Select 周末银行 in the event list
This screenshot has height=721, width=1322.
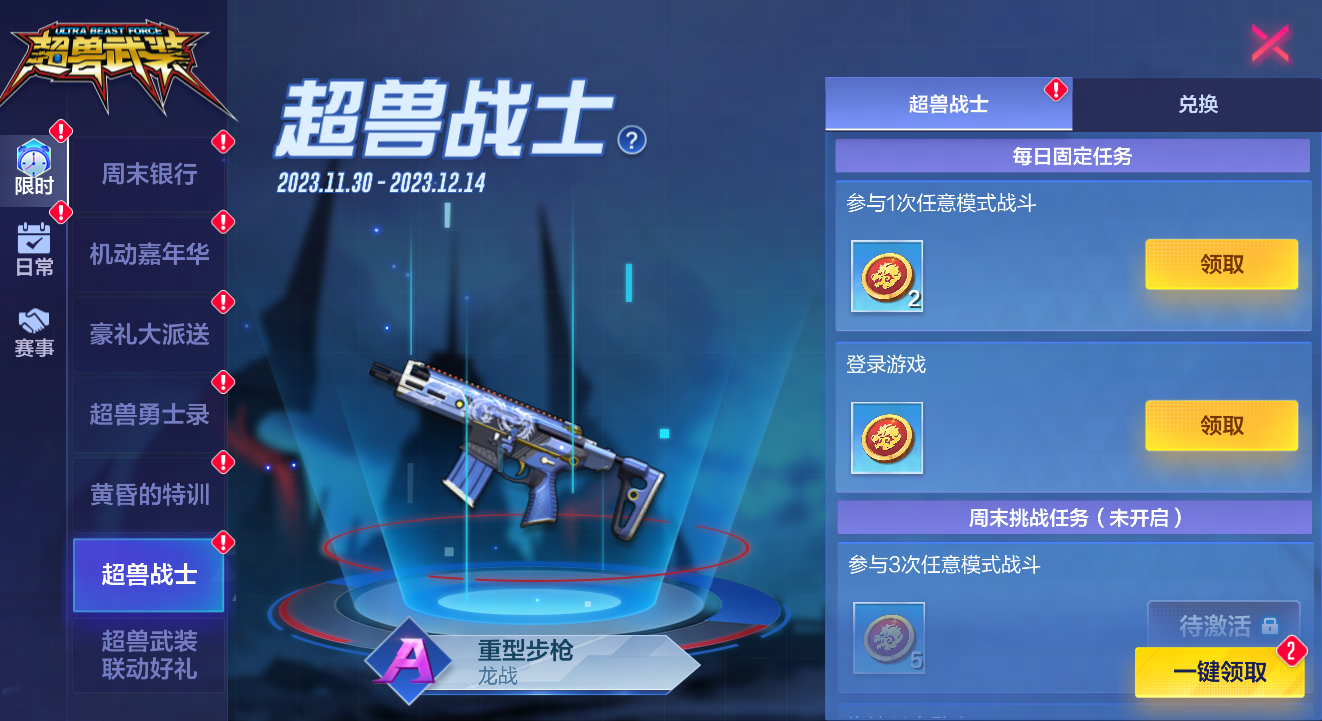(x=148, y=173)
